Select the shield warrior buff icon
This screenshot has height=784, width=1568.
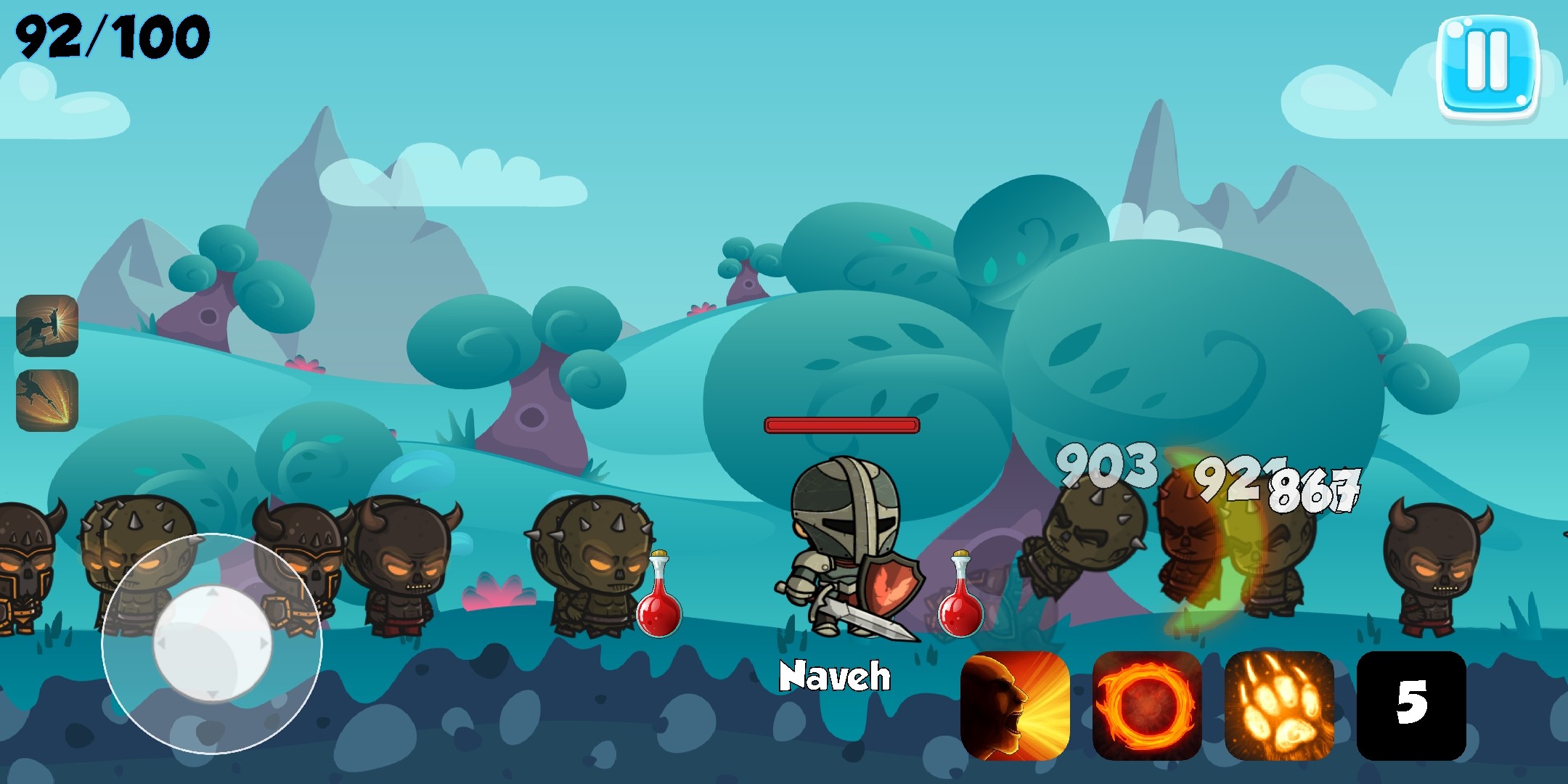[47, 325]
